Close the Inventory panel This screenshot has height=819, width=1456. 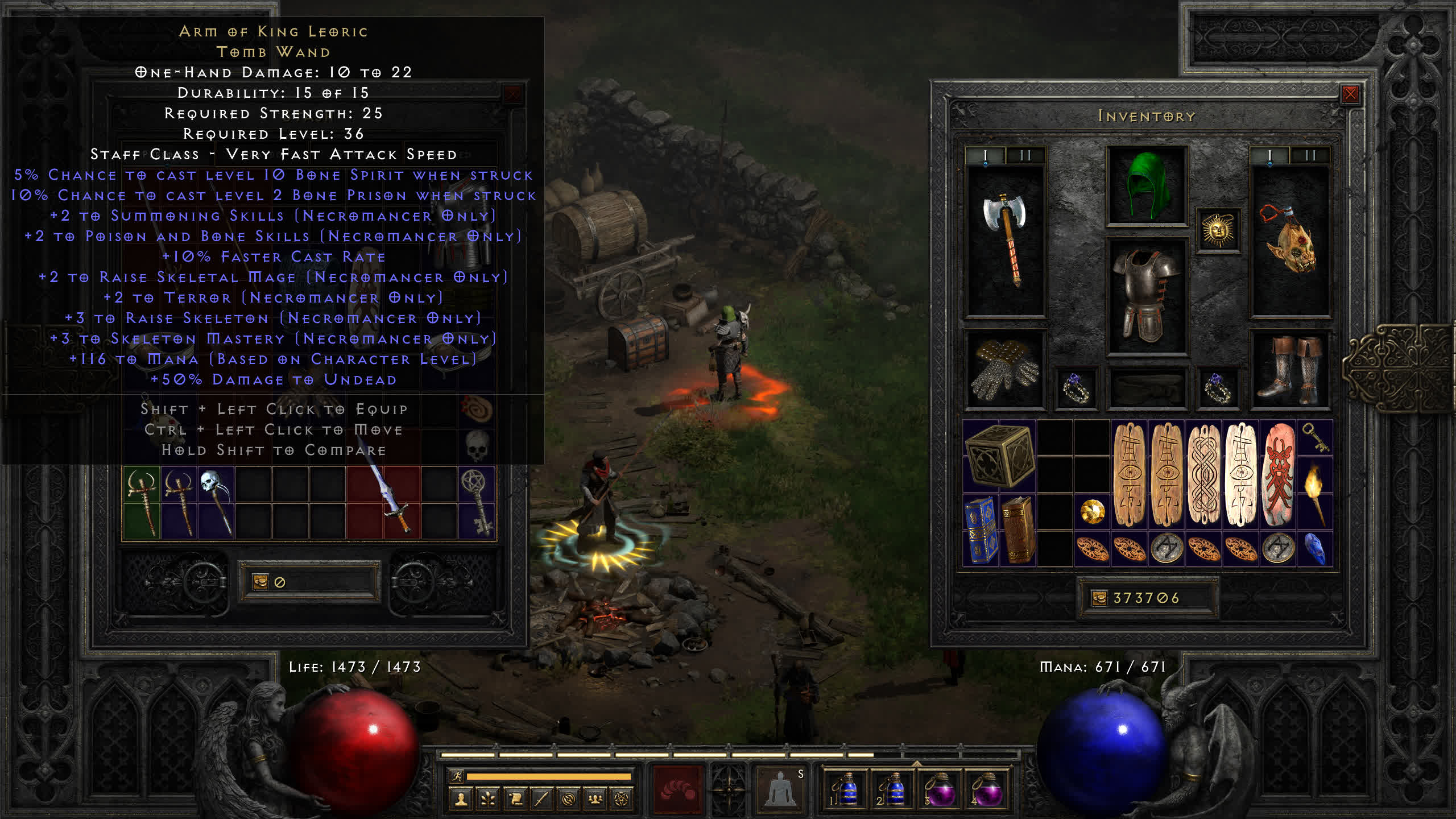(x=1350, y=94)
